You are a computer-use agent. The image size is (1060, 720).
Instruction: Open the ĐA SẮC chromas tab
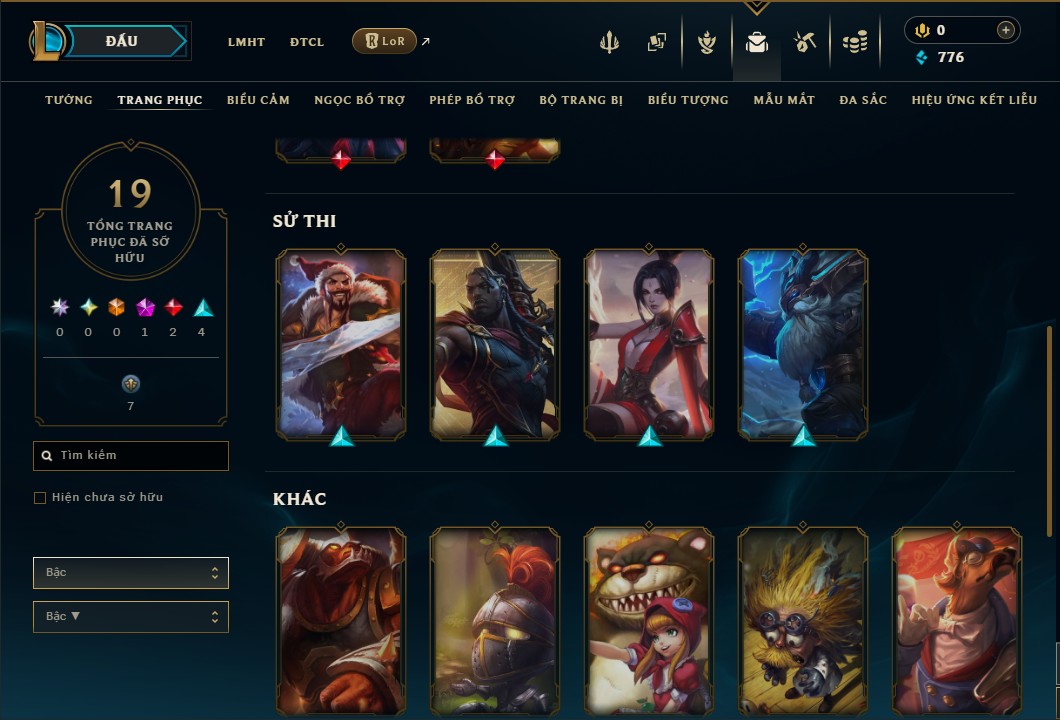[863, 100]
